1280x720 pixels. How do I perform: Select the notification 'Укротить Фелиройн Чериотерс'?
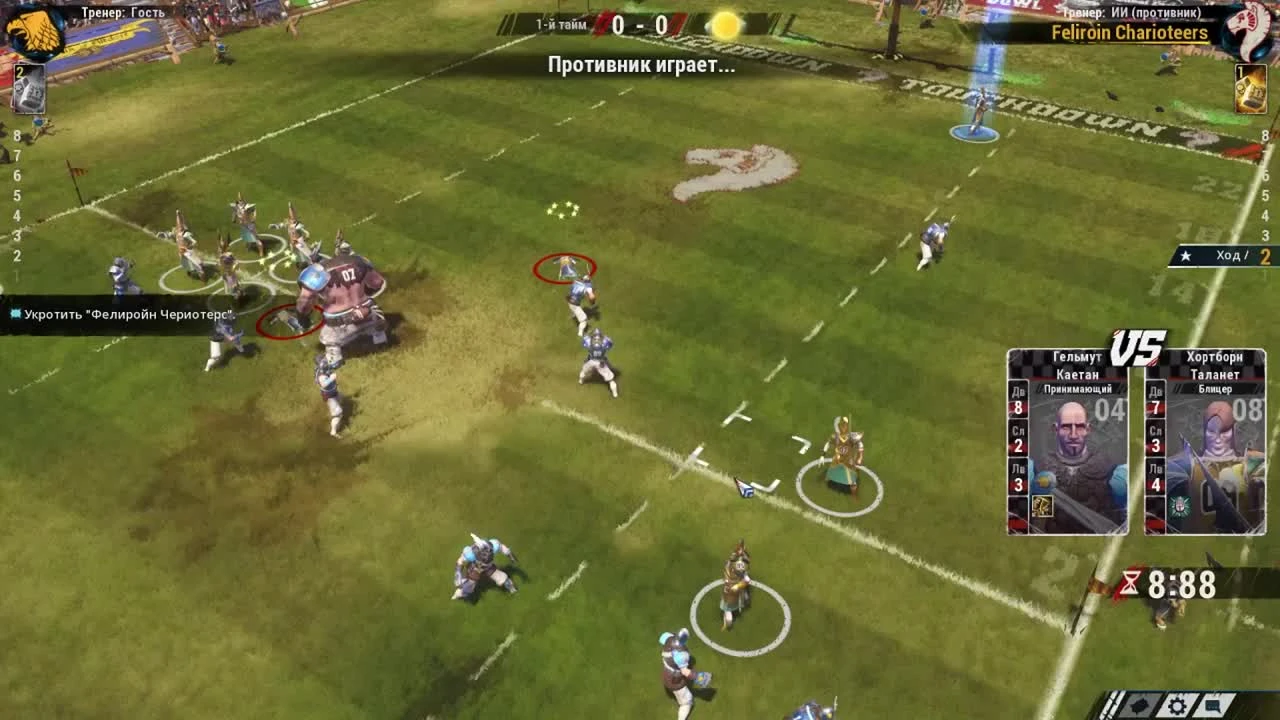(120, 313)
